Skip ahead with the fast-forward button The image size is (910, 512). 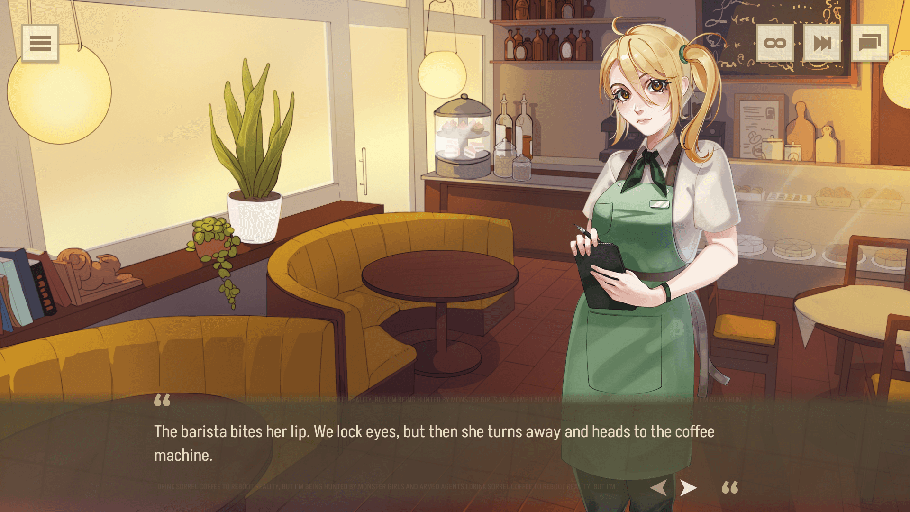click(822, 43)
